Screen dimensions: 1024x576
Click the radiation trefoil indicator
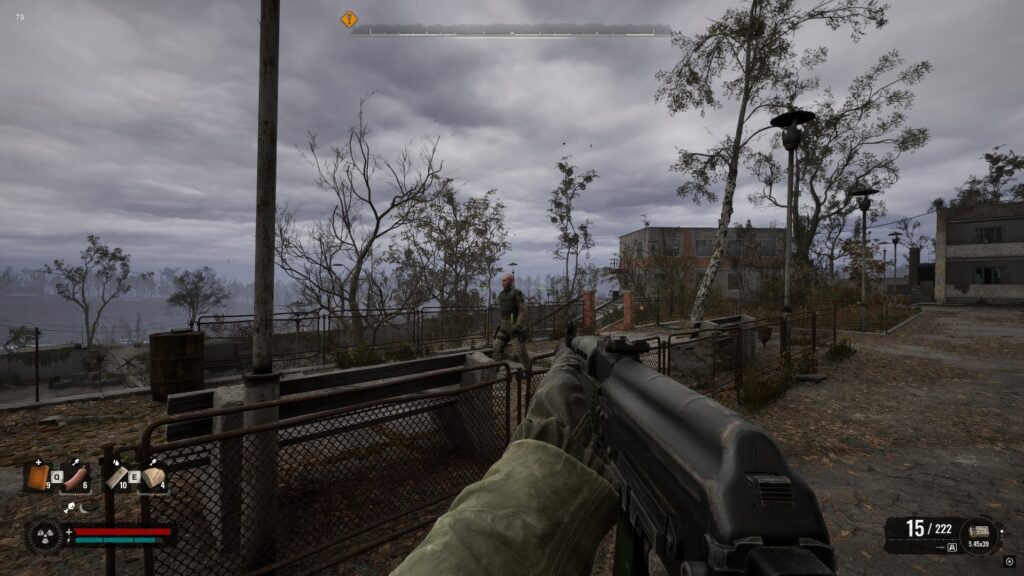44,535
